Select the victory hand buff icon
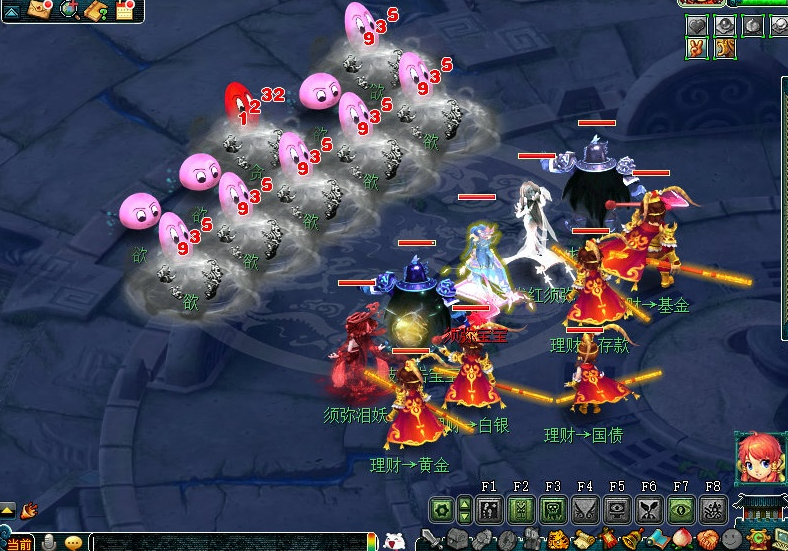The image size is (788, 551). [697, 47]
